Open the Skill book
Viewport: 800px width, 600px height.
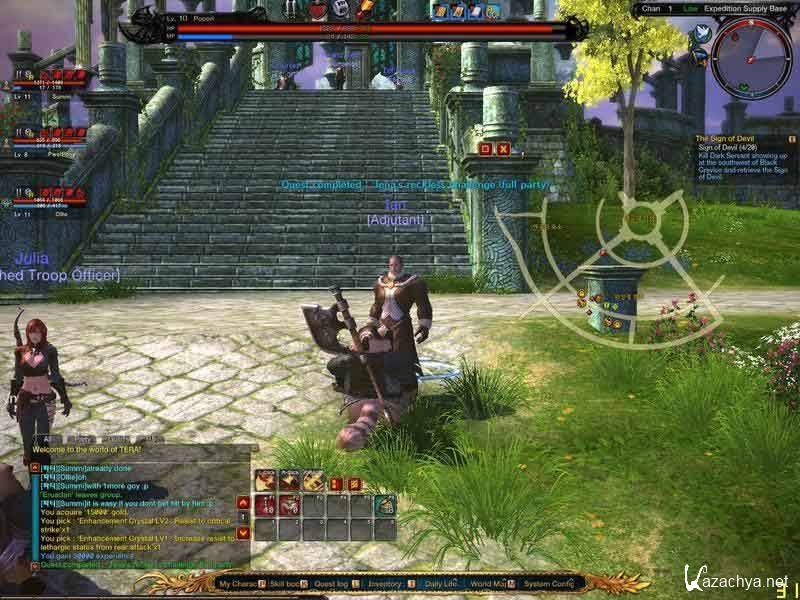click(x=289, y=583)
